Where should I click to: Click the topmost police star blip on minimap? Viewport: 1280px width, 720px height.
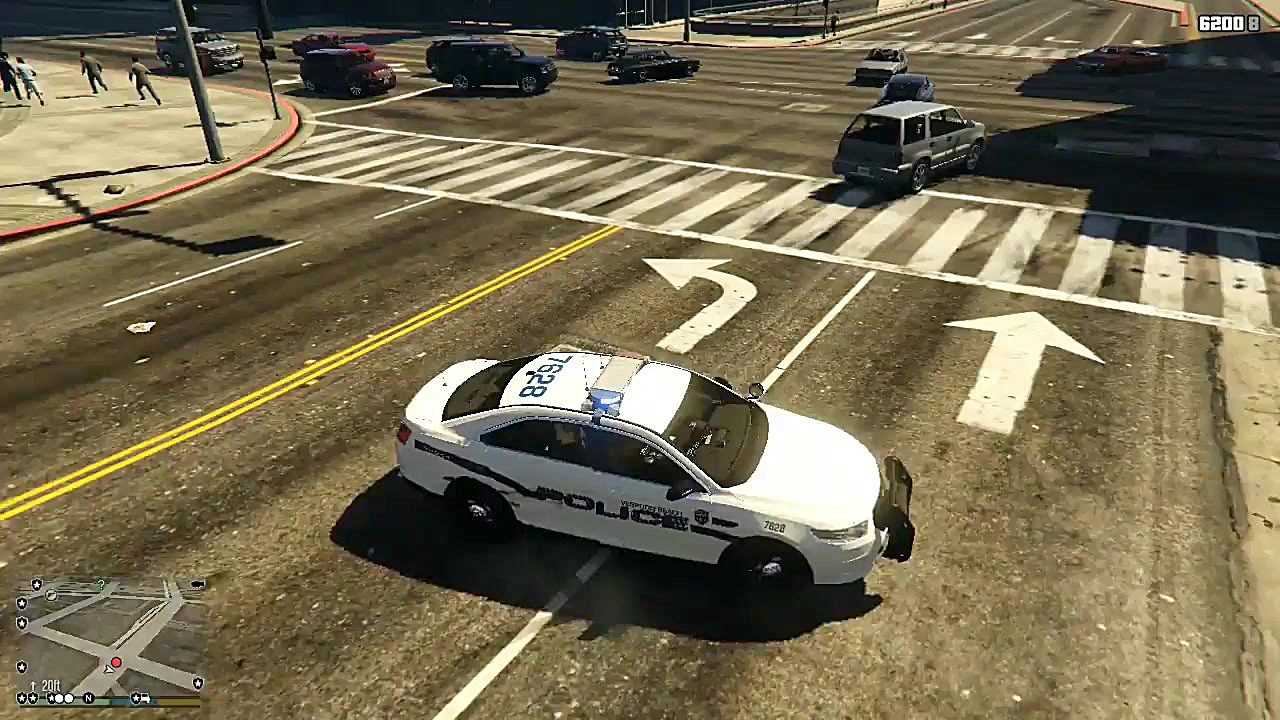pos(36,584)
